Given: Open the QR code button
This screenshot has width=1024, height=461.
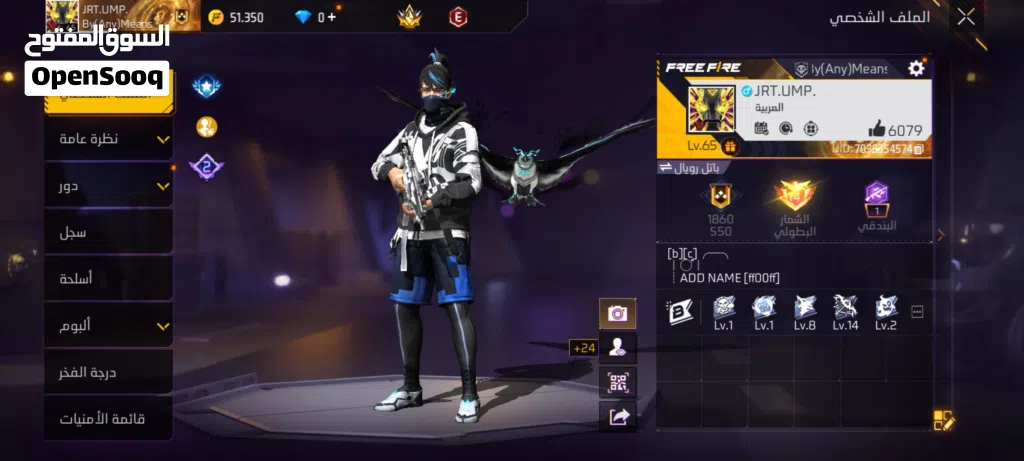Looking at the screenshot, I should tap(617, 382).
